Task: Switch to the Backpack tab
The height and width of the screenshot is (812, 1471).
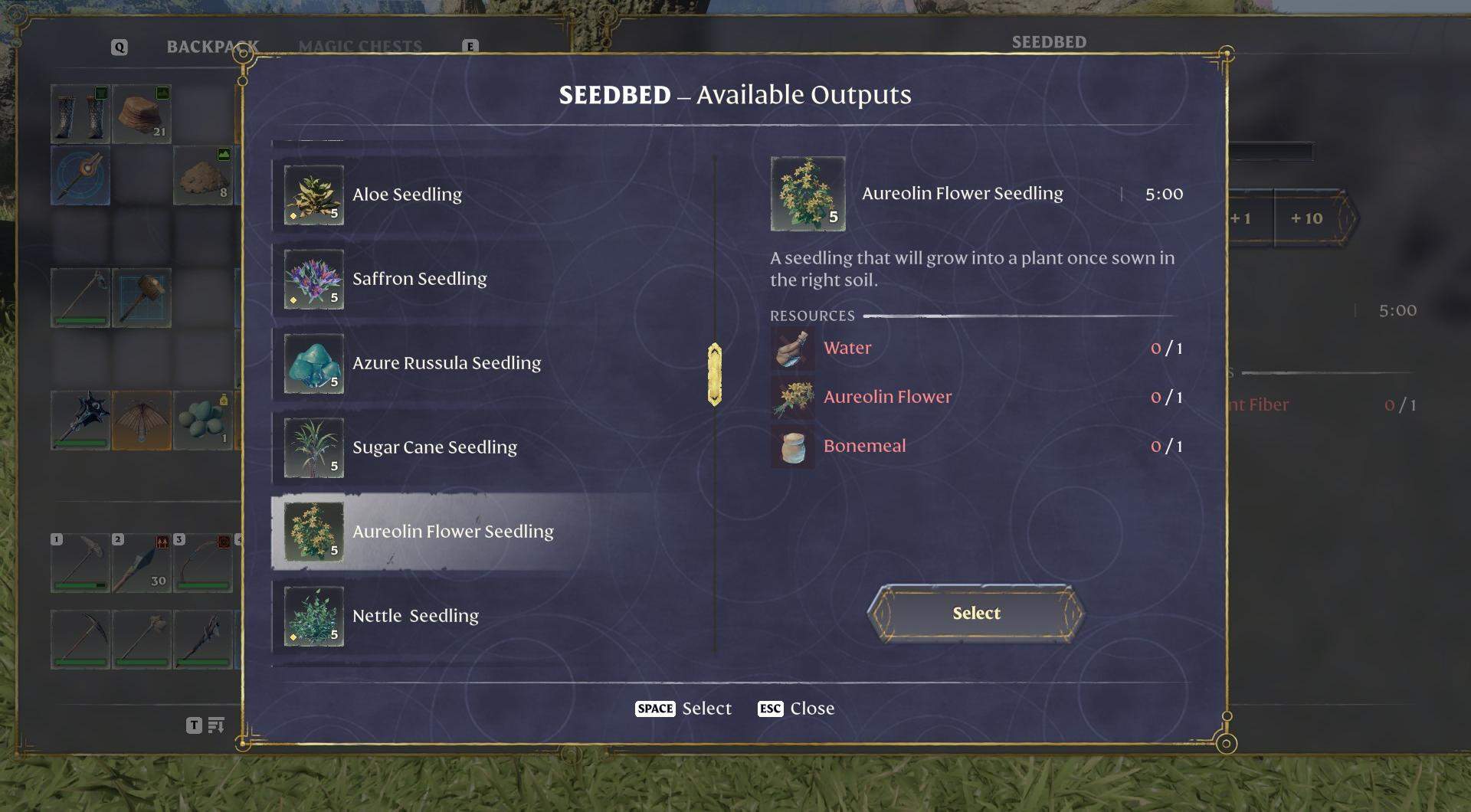Action: click(x=212, y=47)
